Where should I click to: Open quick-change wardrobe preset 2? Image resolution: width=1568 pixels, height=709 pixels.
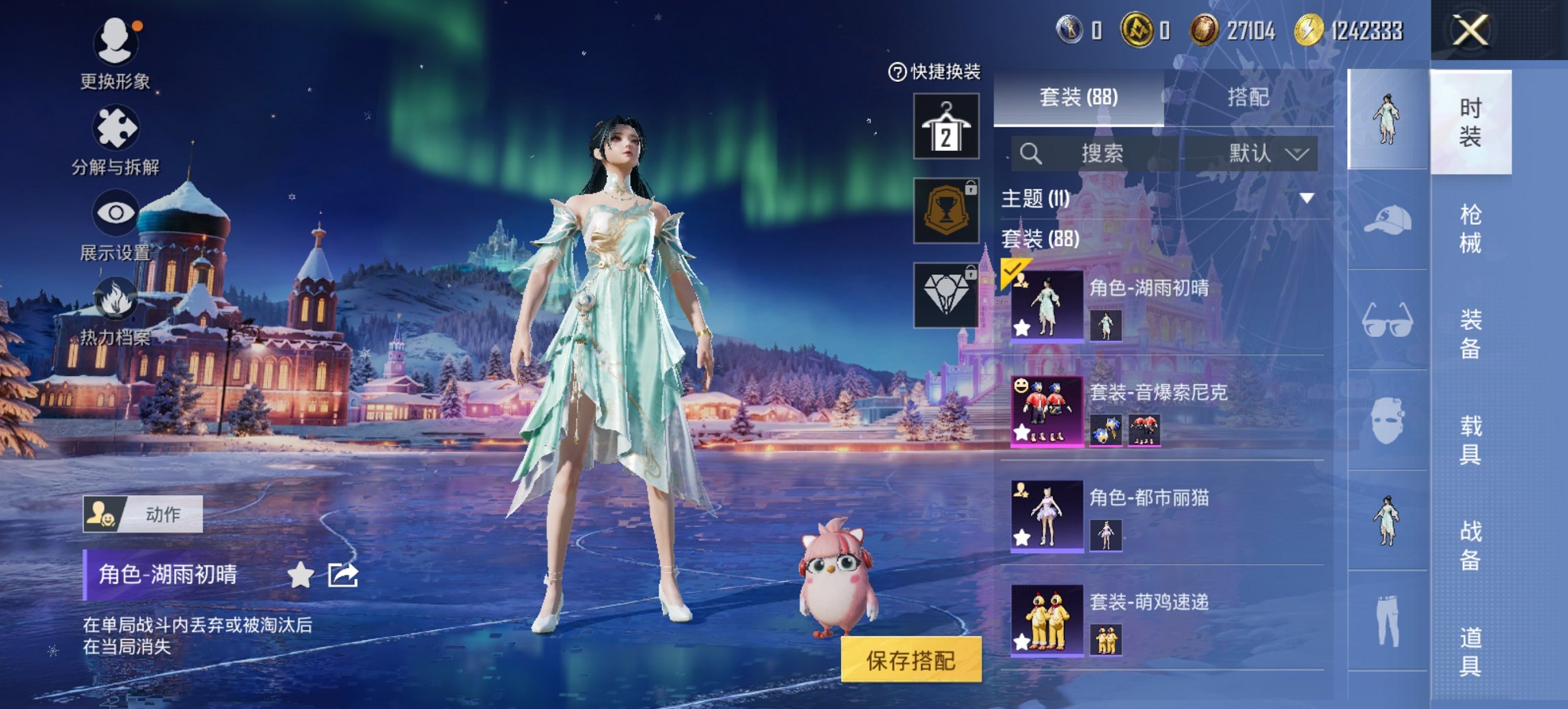point(946,127)
